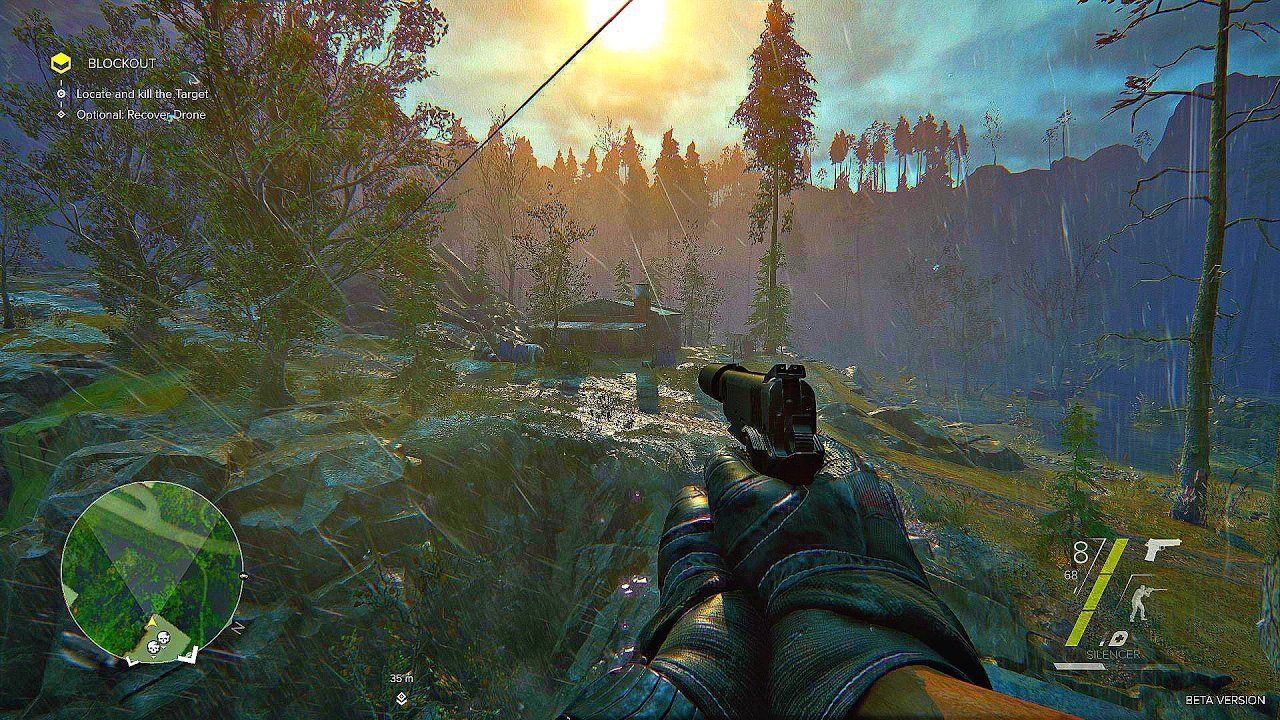Image resolution: width=1280 pixels, height=720 pixels.
Task: Click the 35 m waypoint distance marker
Action: (401, 678)
